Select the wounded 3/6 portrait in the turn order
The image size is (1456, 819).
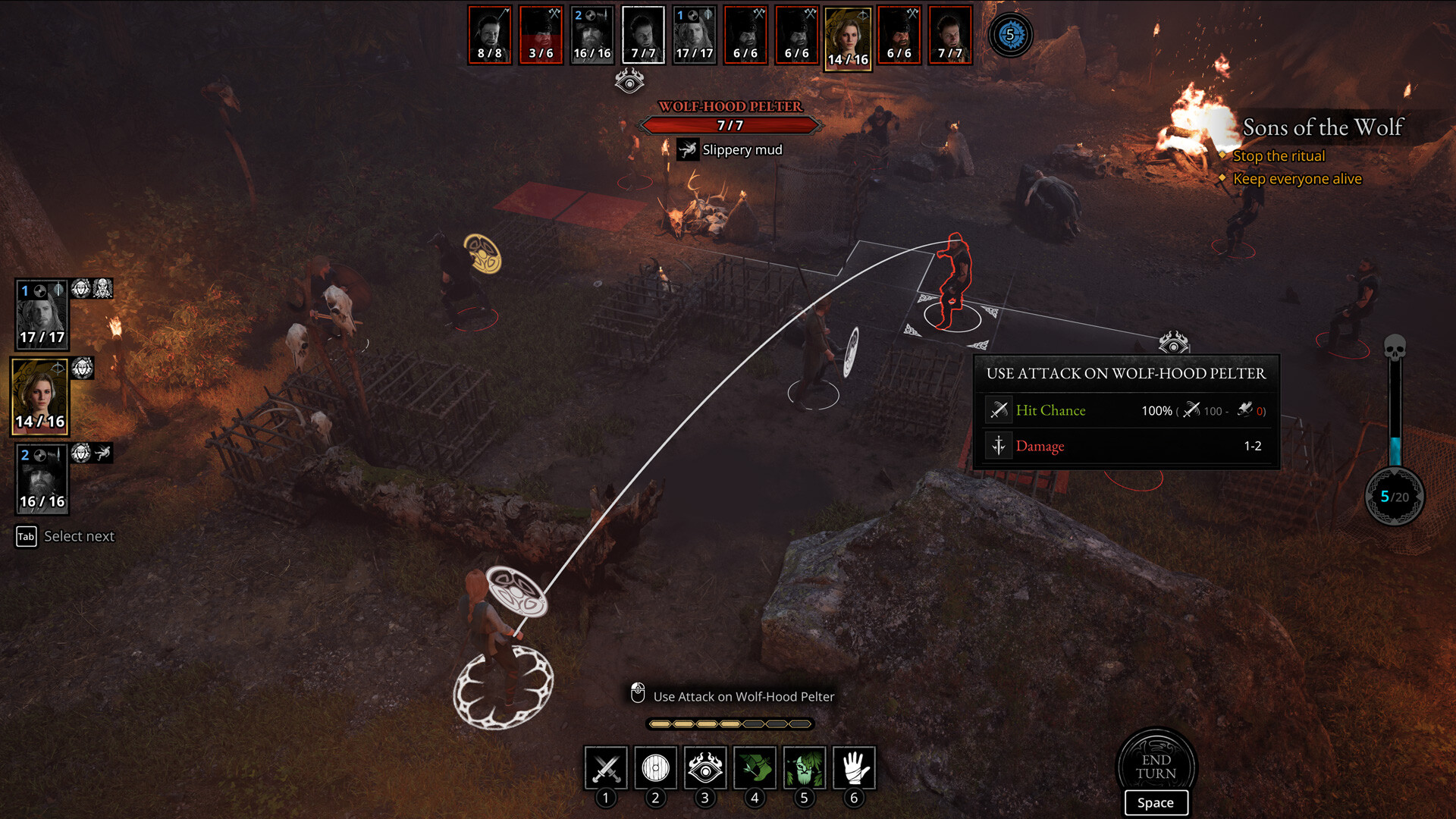(540, 33)
